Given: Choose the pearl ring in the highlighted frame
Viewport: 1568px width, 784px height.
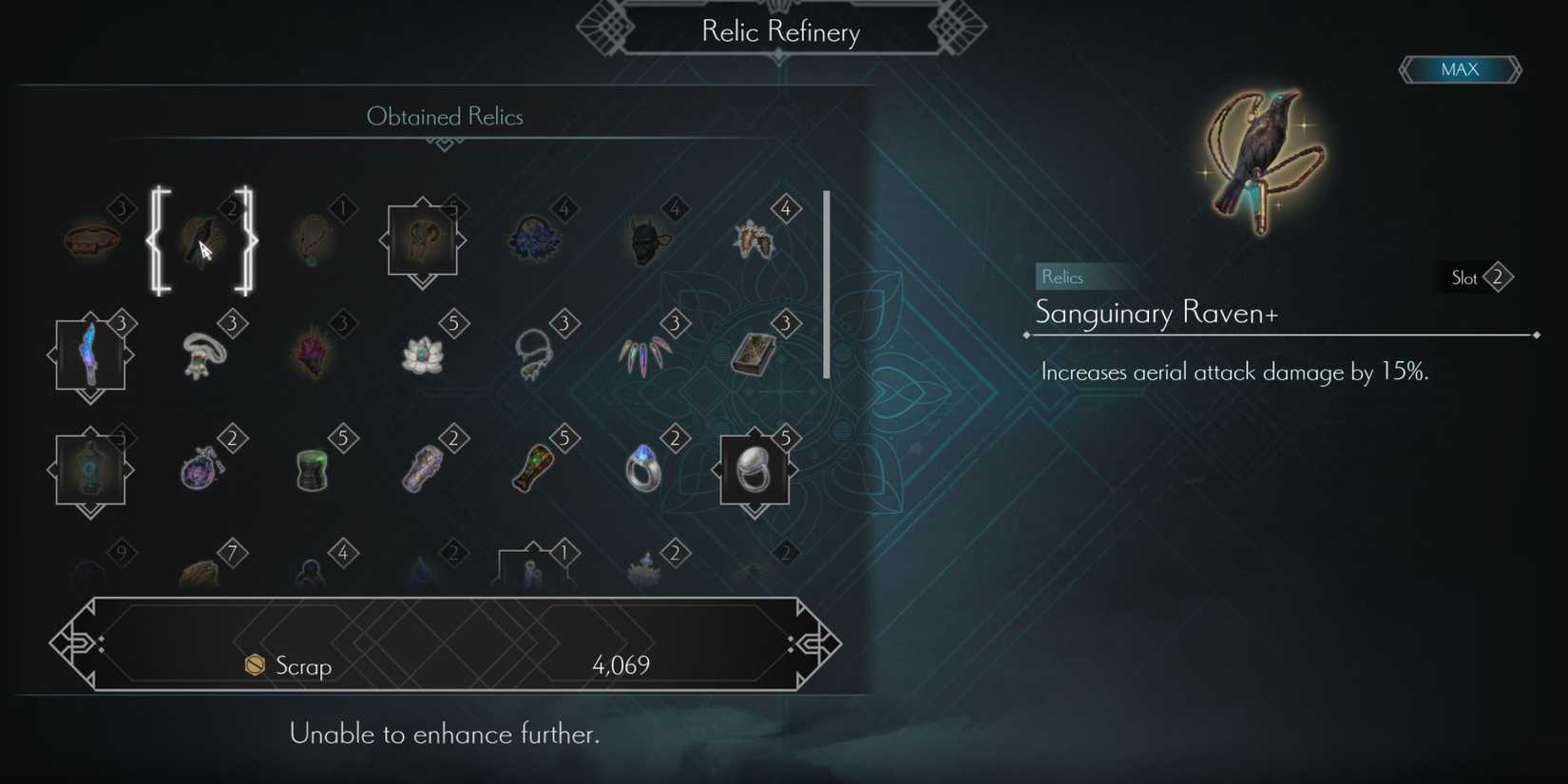Looking at the screenshot, I should pos(755,470).
